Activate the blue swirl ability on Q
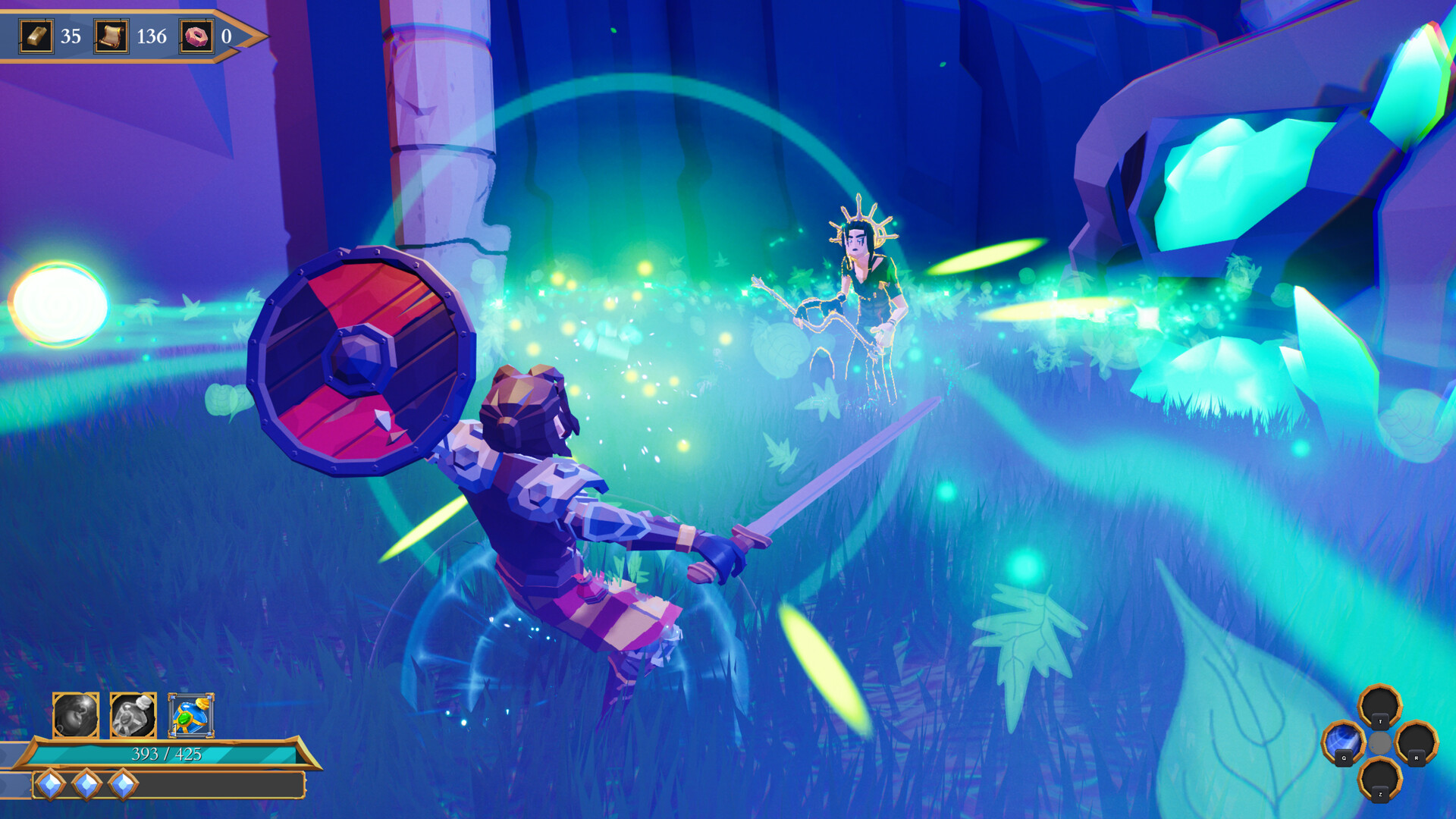The image size is (1456, 819). tap(1344, 739)
